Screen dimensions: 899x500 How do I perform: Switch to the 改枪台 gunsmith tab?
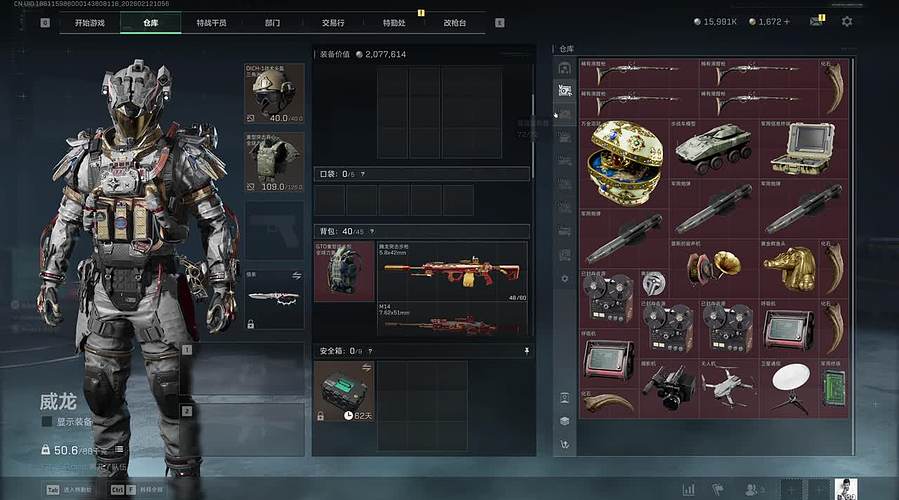[455, 22]
